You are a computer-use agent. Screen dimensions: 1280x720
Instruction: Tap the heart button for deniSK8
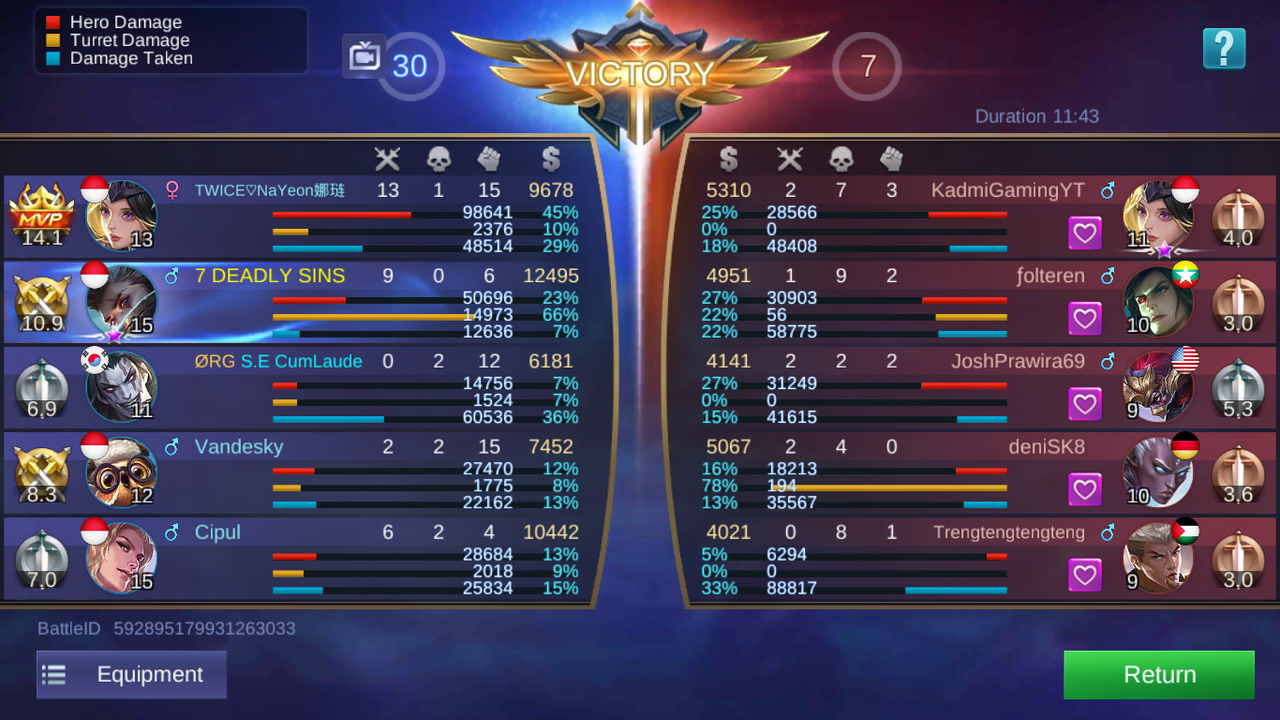(1085, 489)
